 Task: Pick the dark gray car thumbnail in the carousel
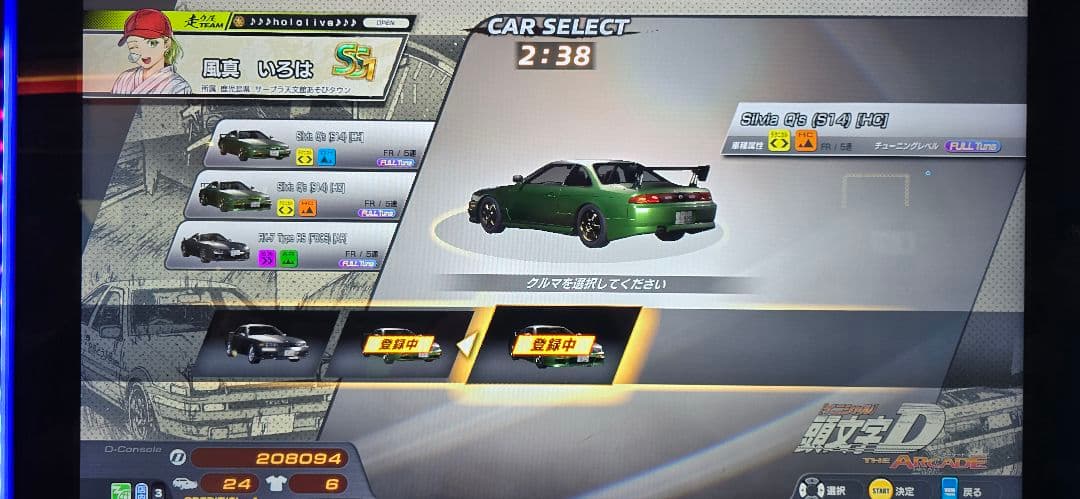(x=267, y=344)
